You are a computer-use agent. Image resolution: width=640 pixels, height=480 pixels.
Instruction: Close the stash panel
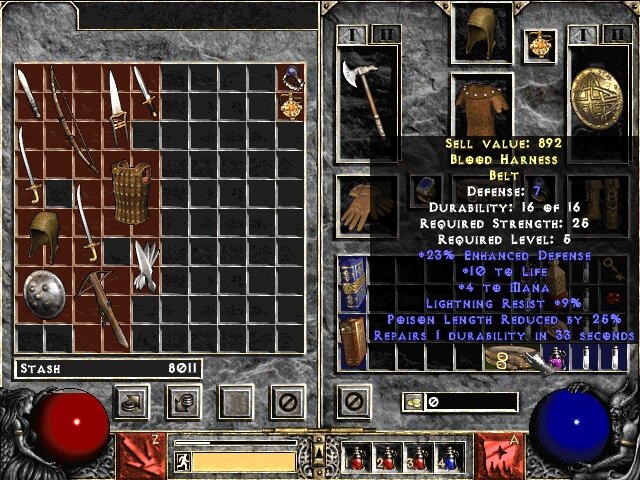289,402
